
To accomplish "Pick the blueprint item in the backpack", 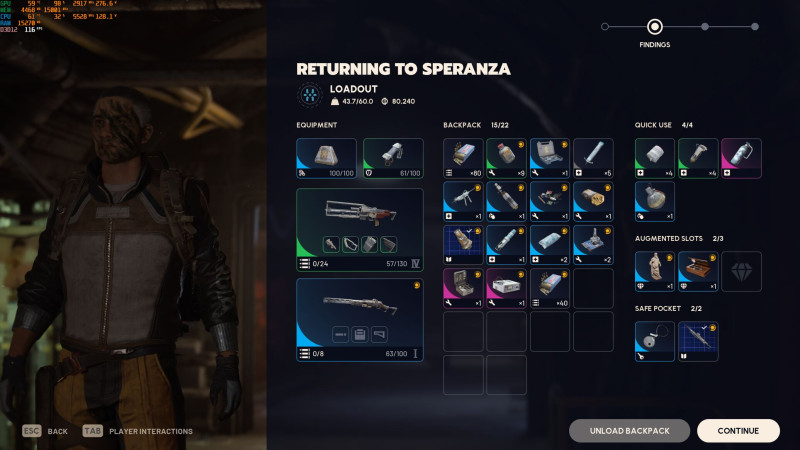I will pos(463,245).
